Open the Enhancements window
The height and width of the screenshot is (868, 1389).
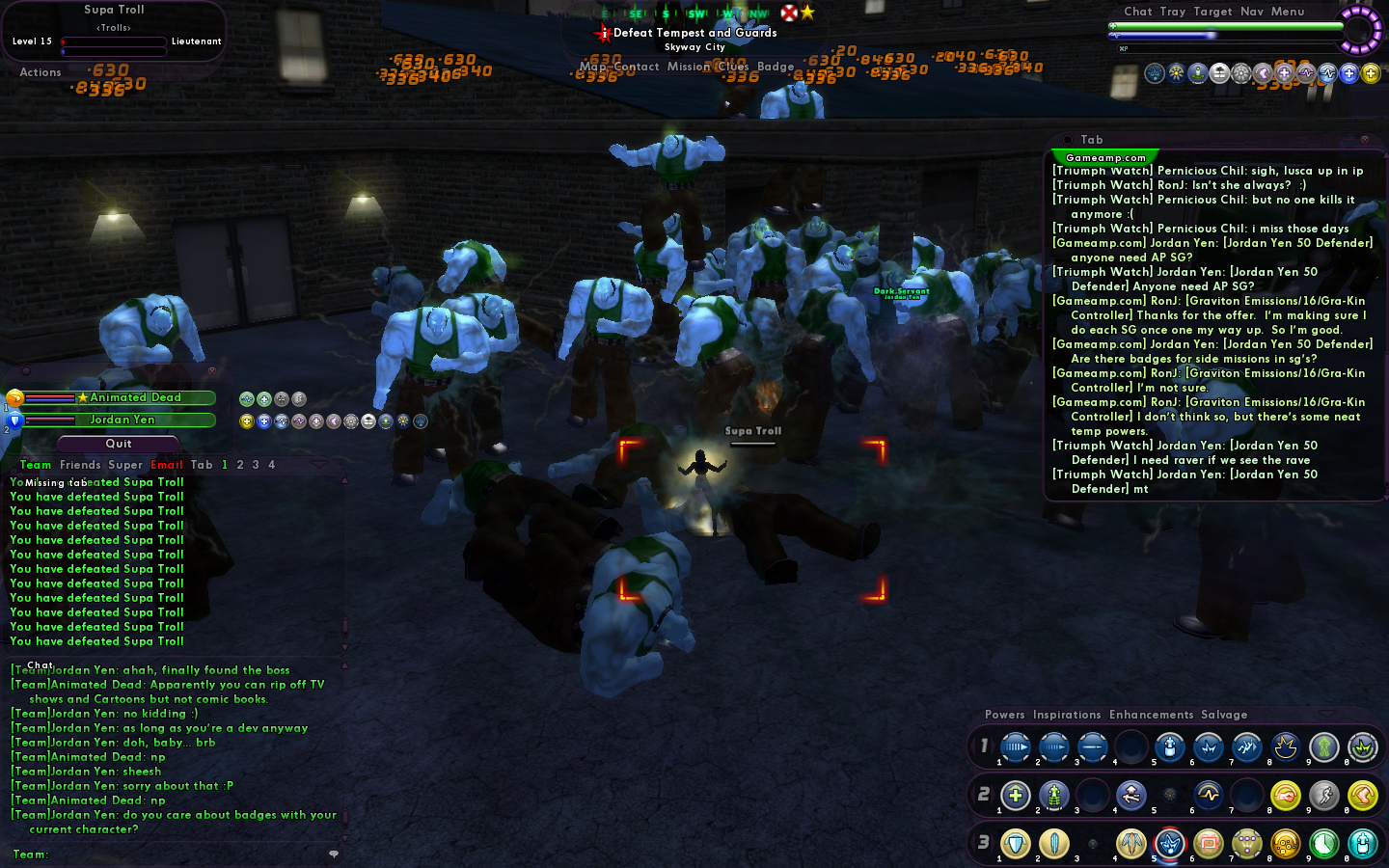coord(1151,715)
